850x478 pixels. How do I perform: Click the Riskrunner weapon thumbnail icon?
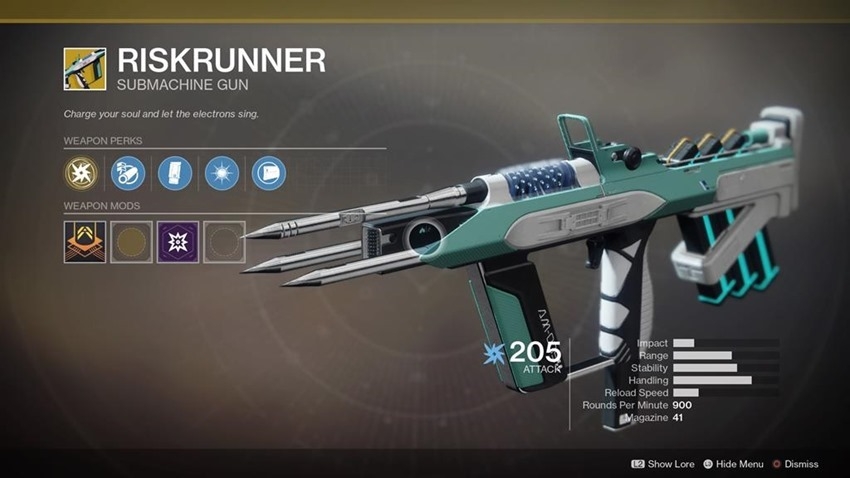(84, 68)
